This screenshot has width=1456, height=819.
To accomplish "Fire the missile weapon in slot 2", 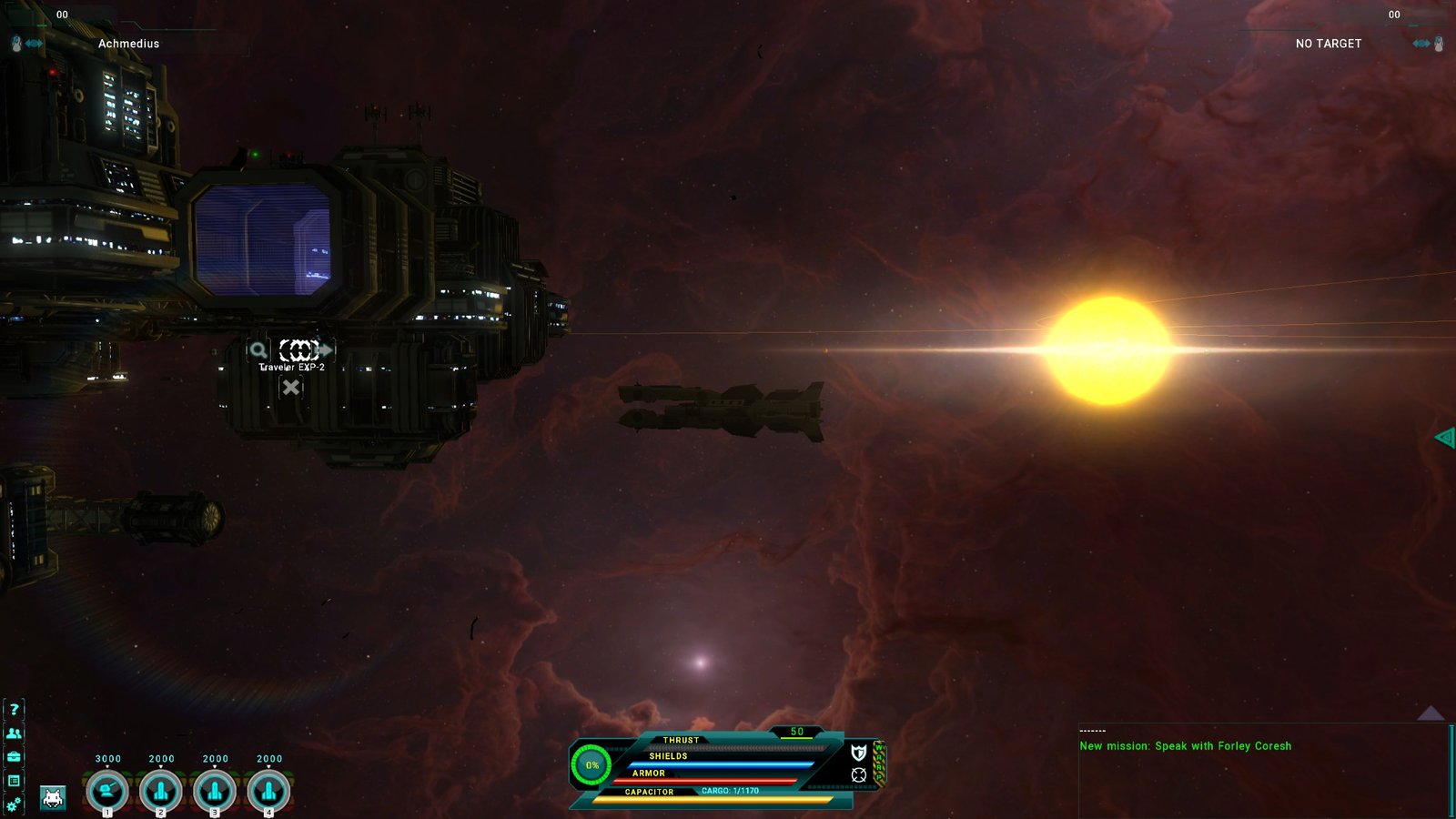I will pos(161,791).
